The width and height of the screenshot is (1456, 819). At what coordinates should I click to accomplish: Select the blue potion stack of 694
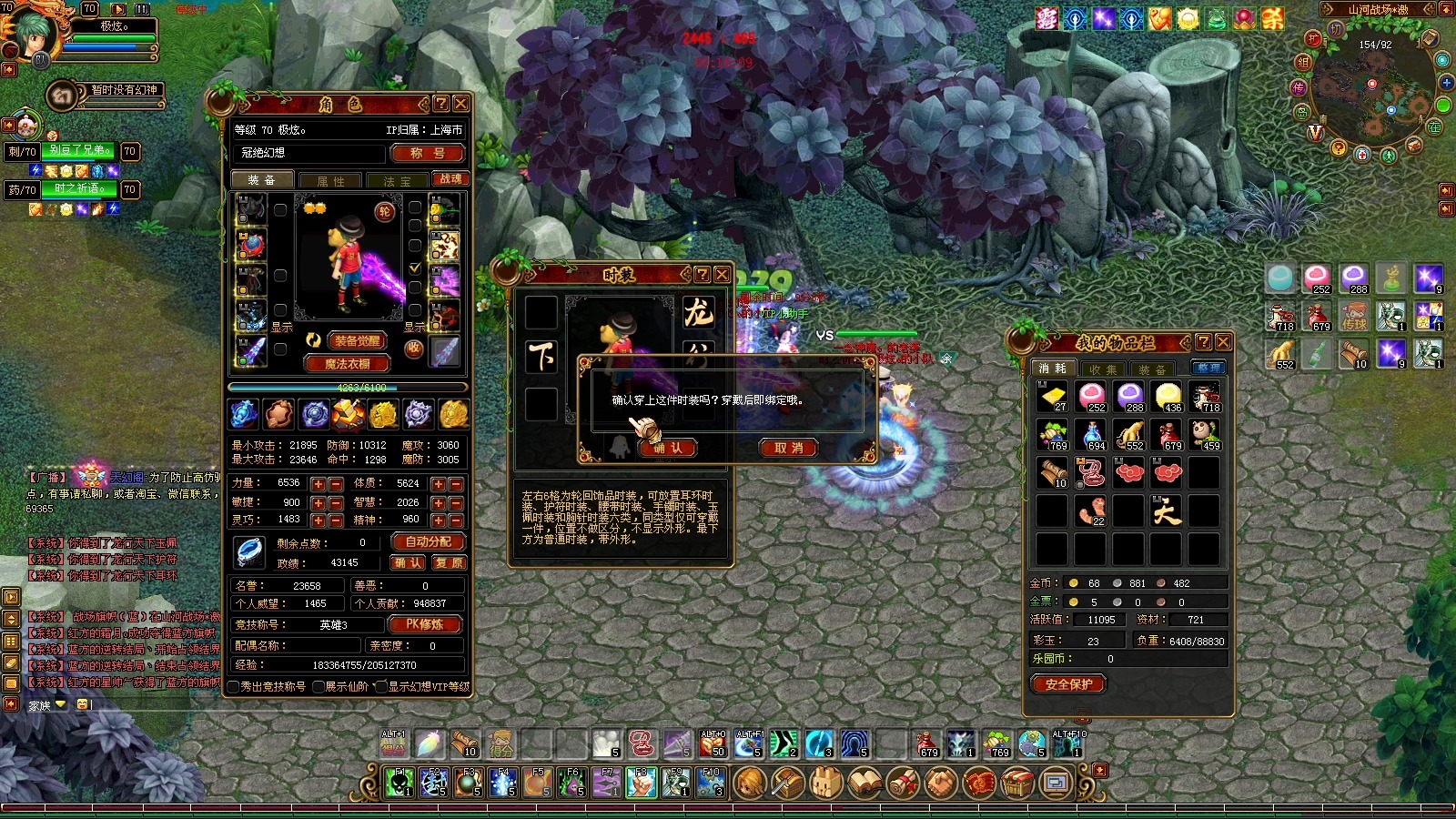coord(1091,435)
